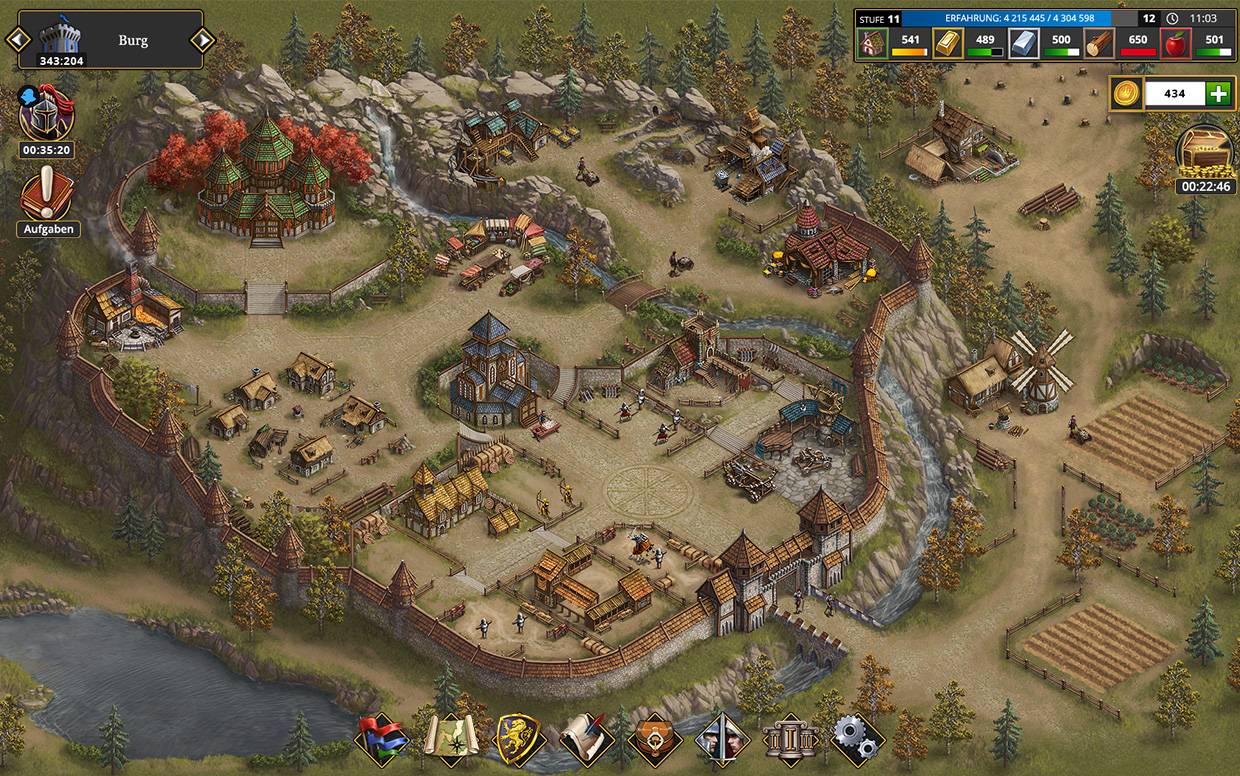This screenshot has width=1240, height=776.
Task: Open the pillars ranking menu
Action: [x=790, y=740]
